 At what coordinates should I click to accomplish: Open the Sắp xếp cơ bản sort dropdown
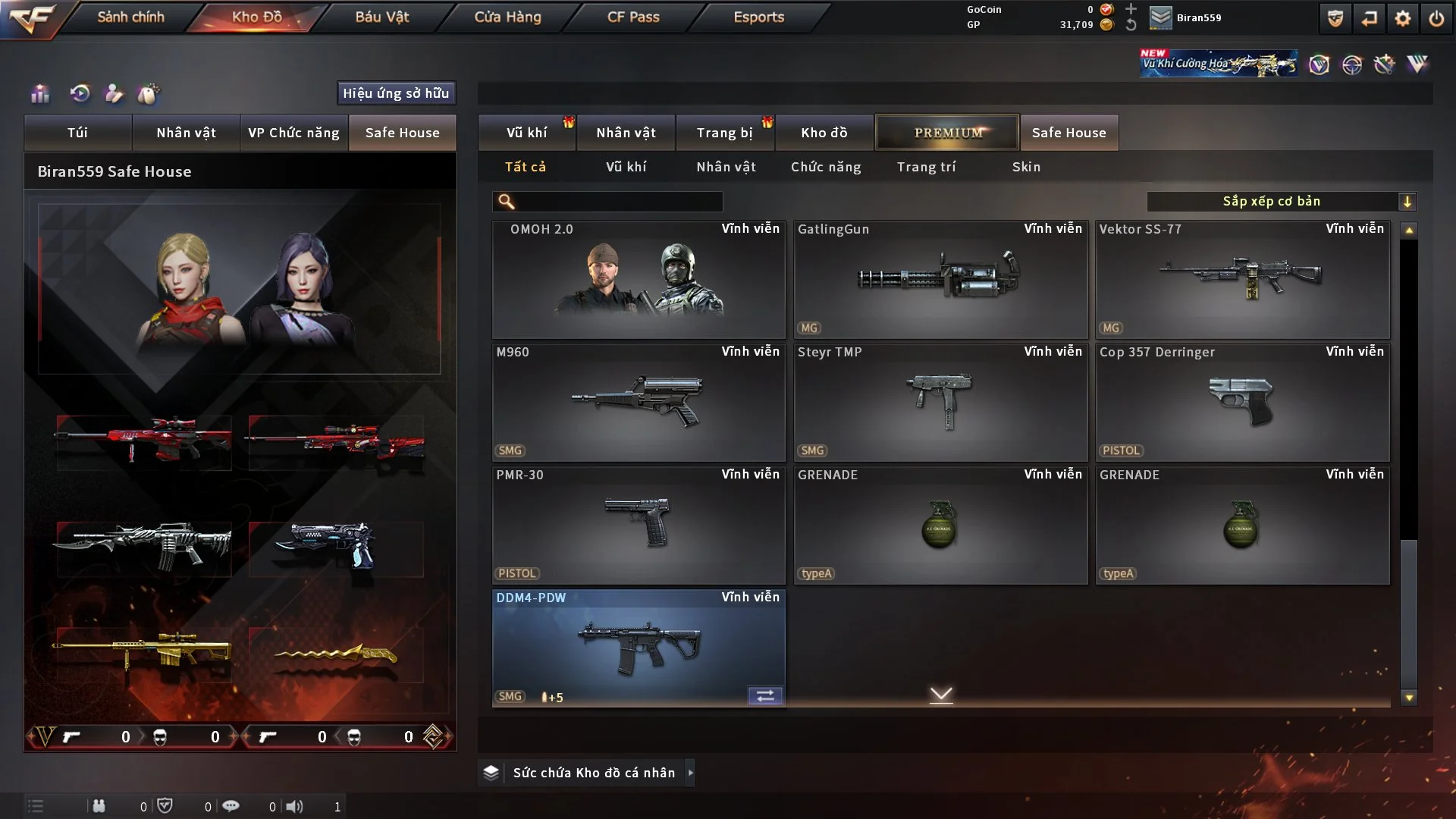coord(1282,202)
